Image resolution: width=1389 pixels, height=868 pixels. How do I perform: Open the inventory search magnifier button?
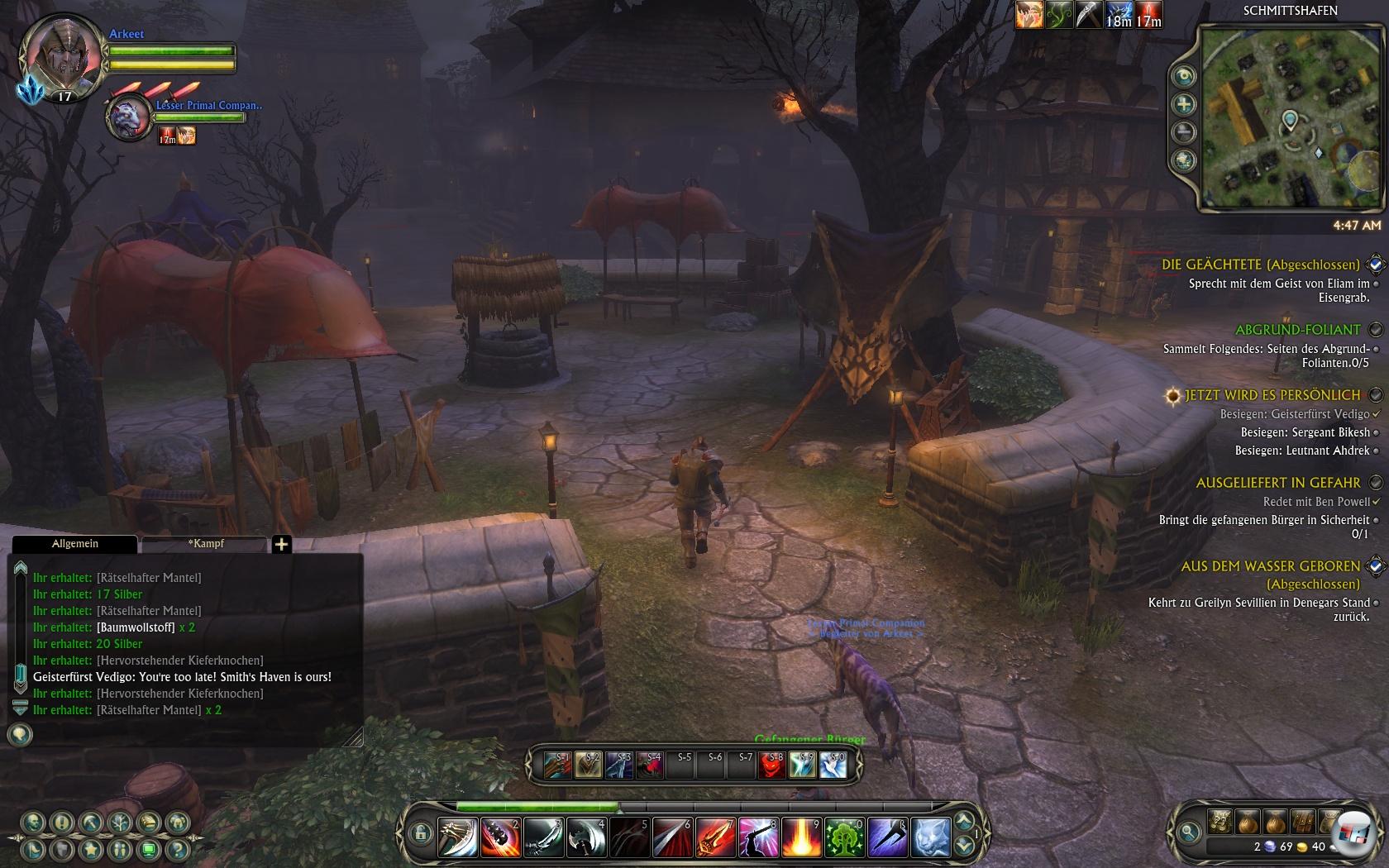point(1189,832)
